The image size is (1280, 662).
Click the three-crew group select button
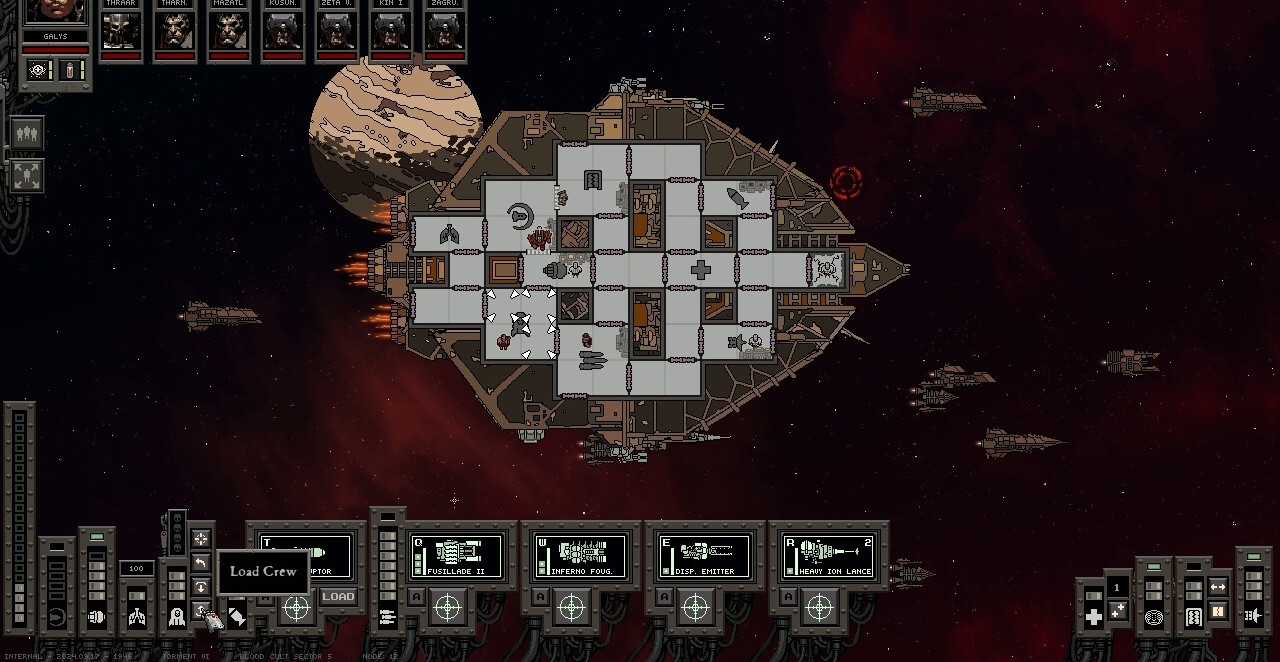coord(27,133)
